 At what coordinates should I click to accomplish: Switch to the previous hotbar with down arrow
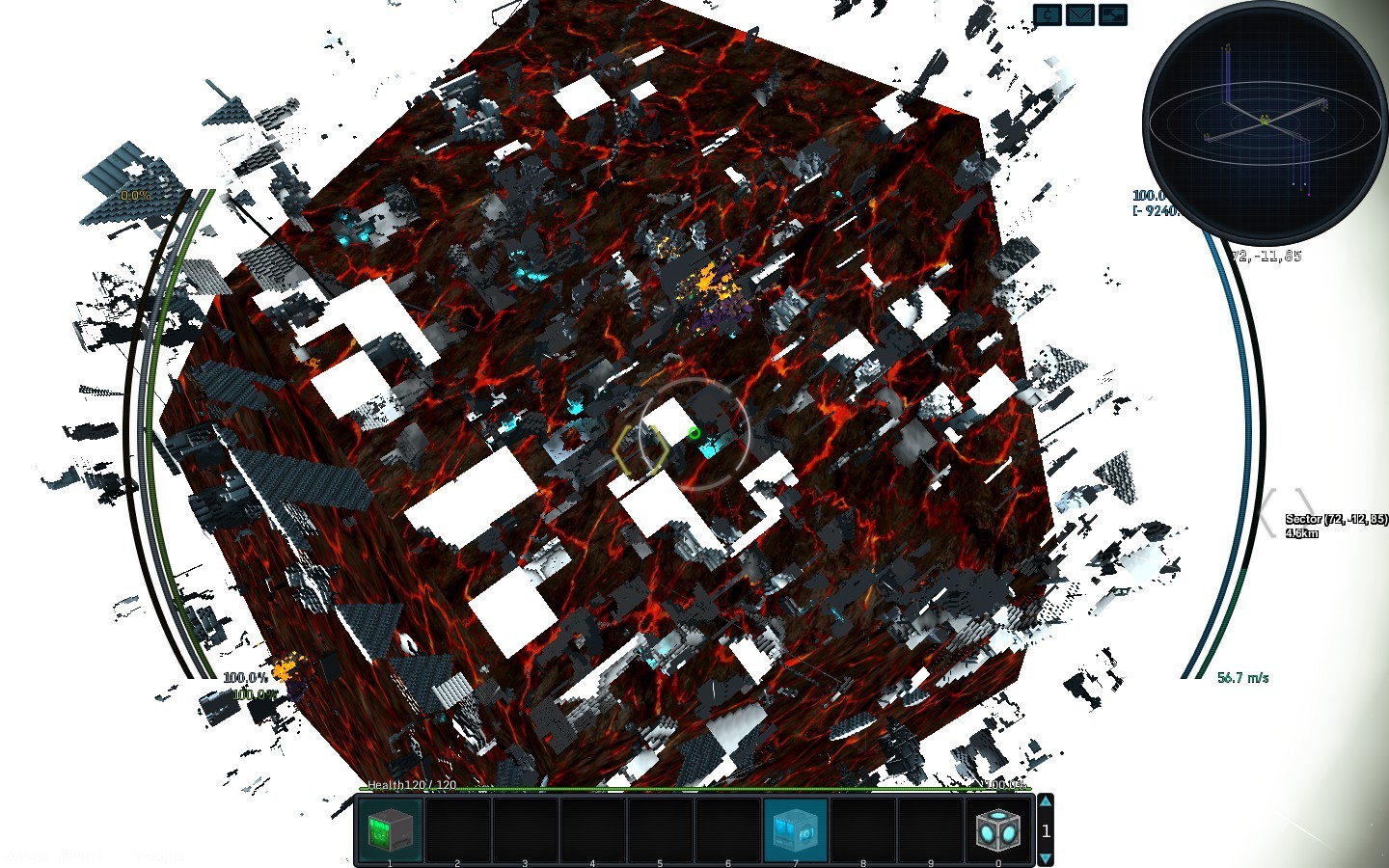pyautogui.click(x=1046, y=856)
